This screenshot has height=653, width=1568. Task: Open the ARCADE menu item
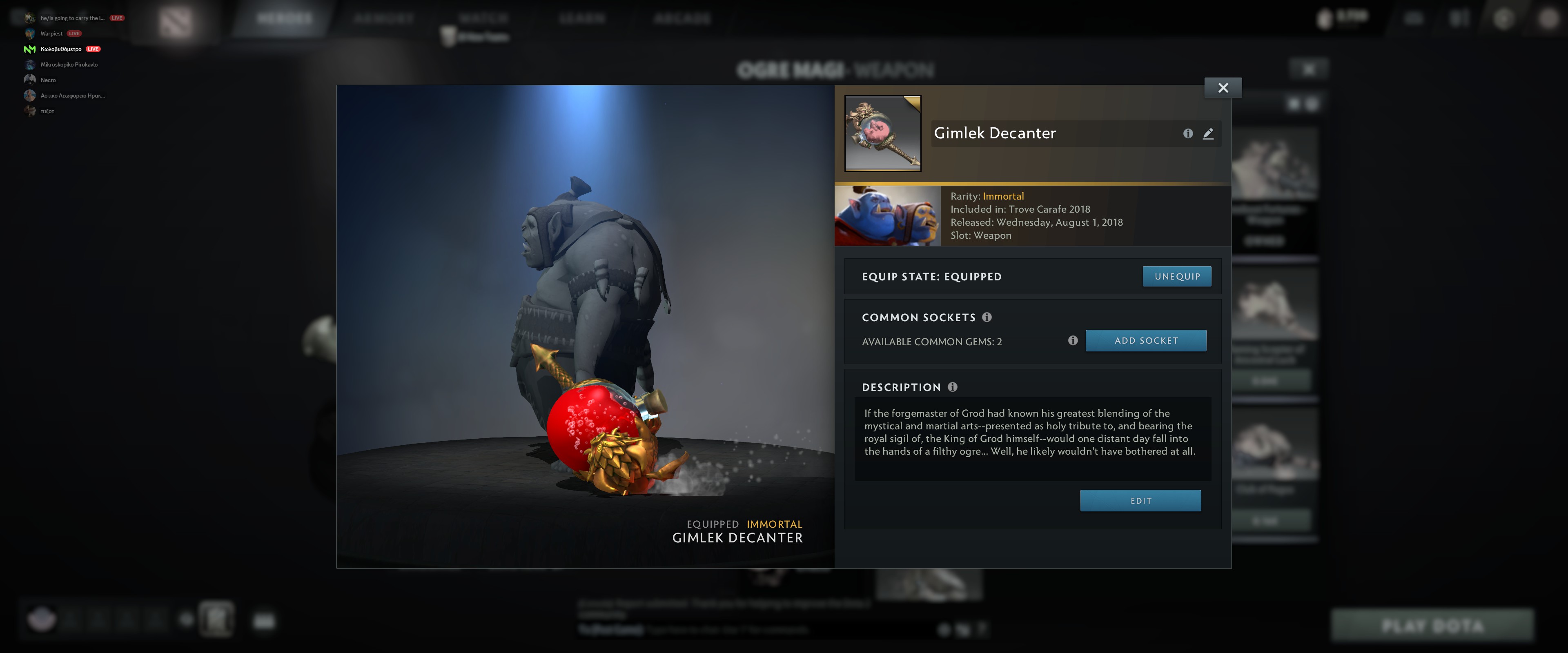tap(682, 18)
